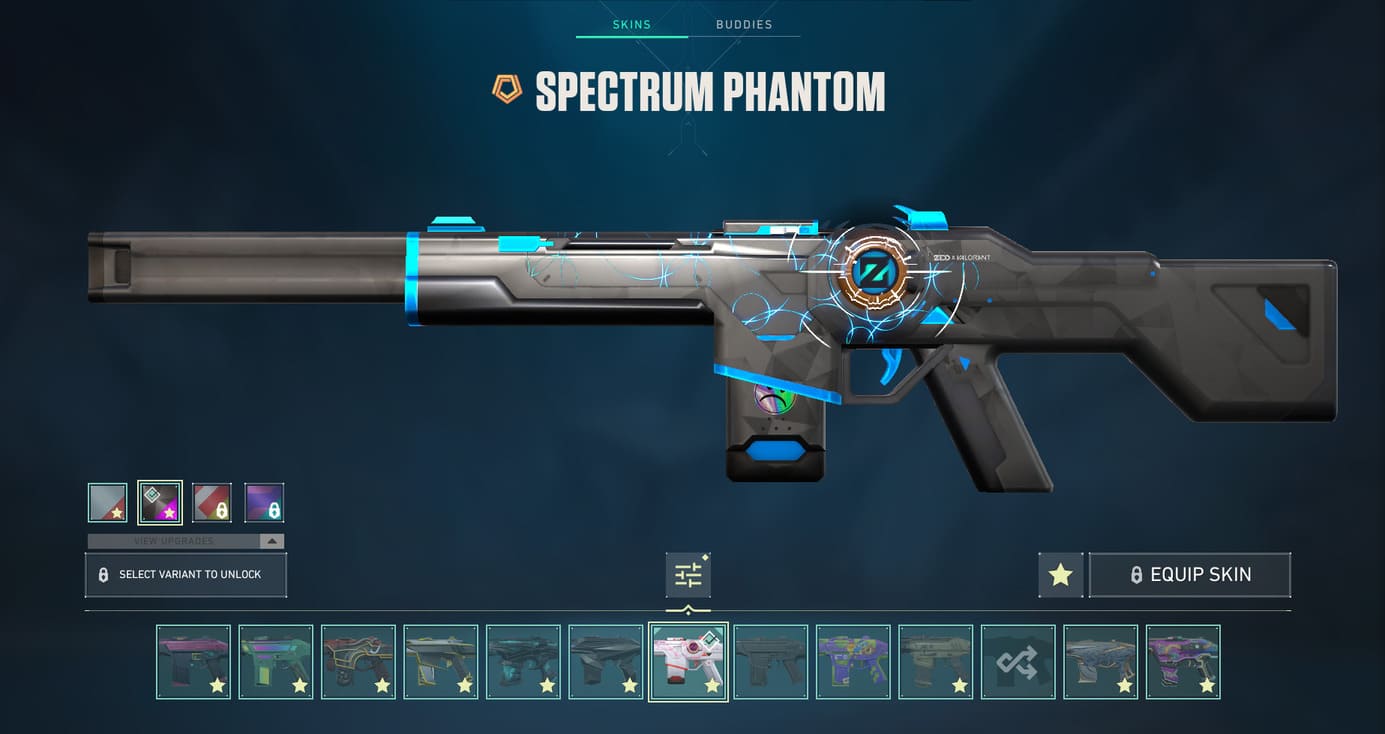Viewport: 1385px width, 734px height.
Task: Select the green and purple Phantom skin thumbnail
Action: [x=276, y=661]
